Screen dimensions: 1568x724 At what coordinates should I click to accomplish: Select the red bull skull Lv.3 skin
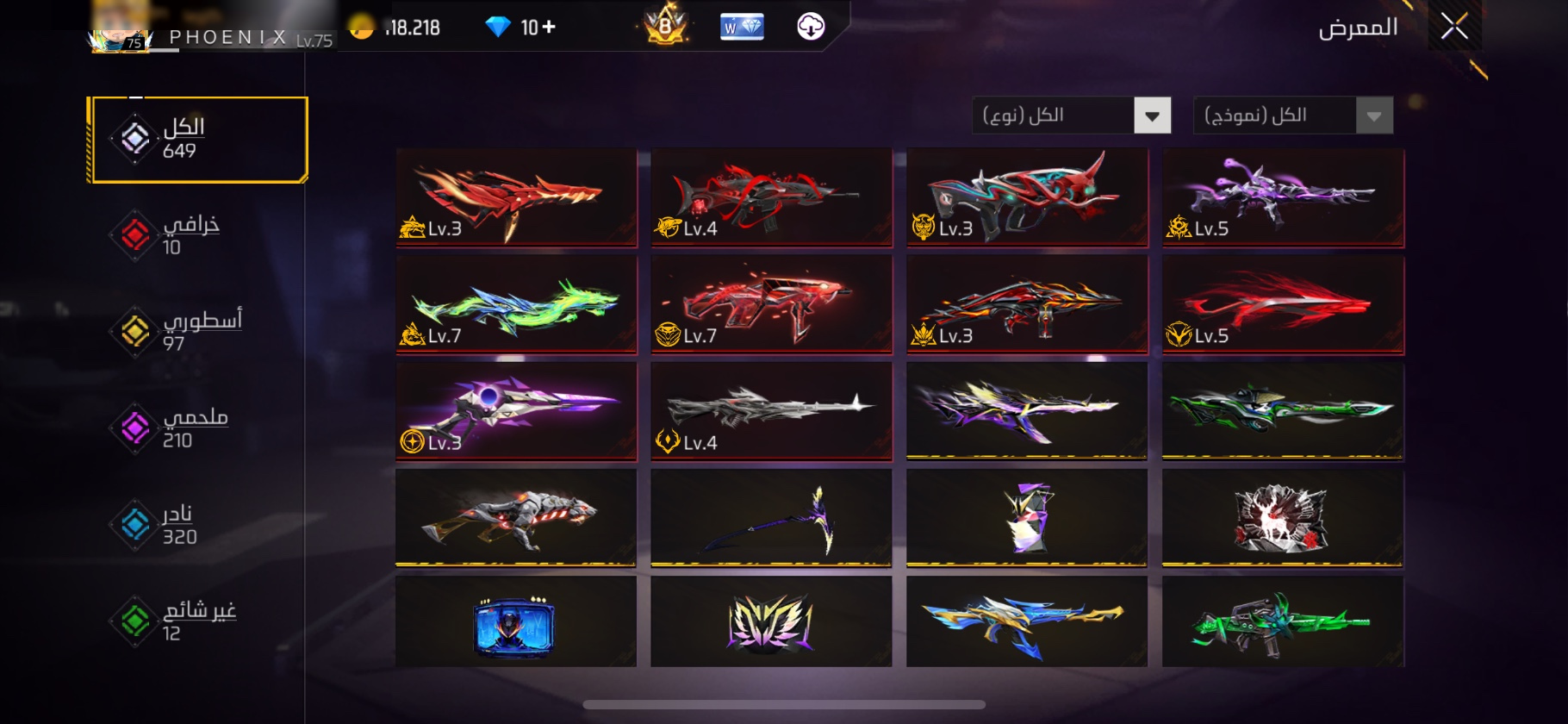(x=1027, y=197)
